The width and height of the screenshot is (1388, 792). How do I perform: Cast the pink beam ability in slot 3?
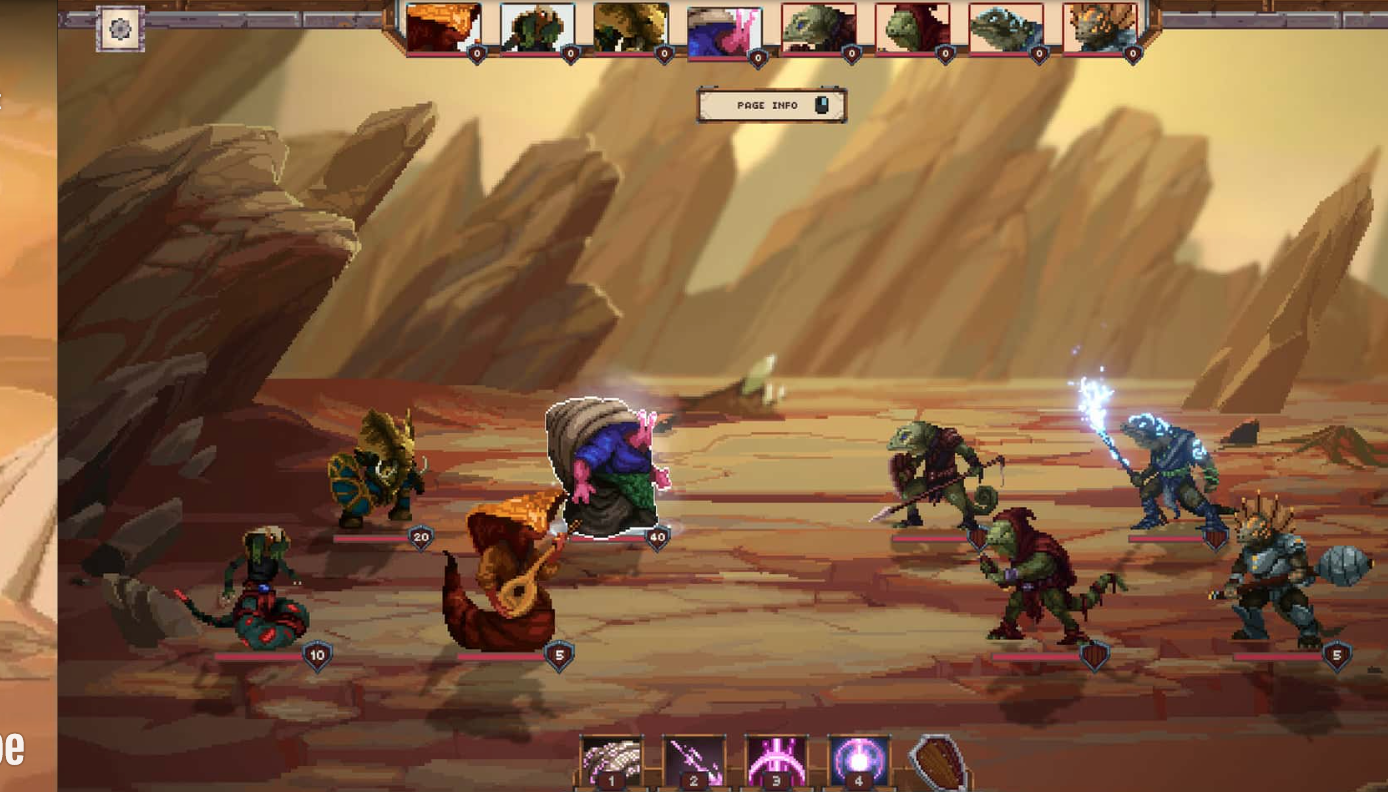[x=776, y=763]
